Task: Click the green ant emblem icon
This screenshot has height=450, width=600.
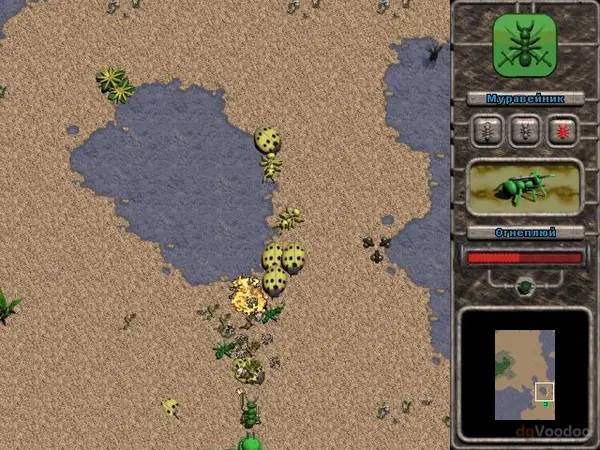Action: pos(525,44)
